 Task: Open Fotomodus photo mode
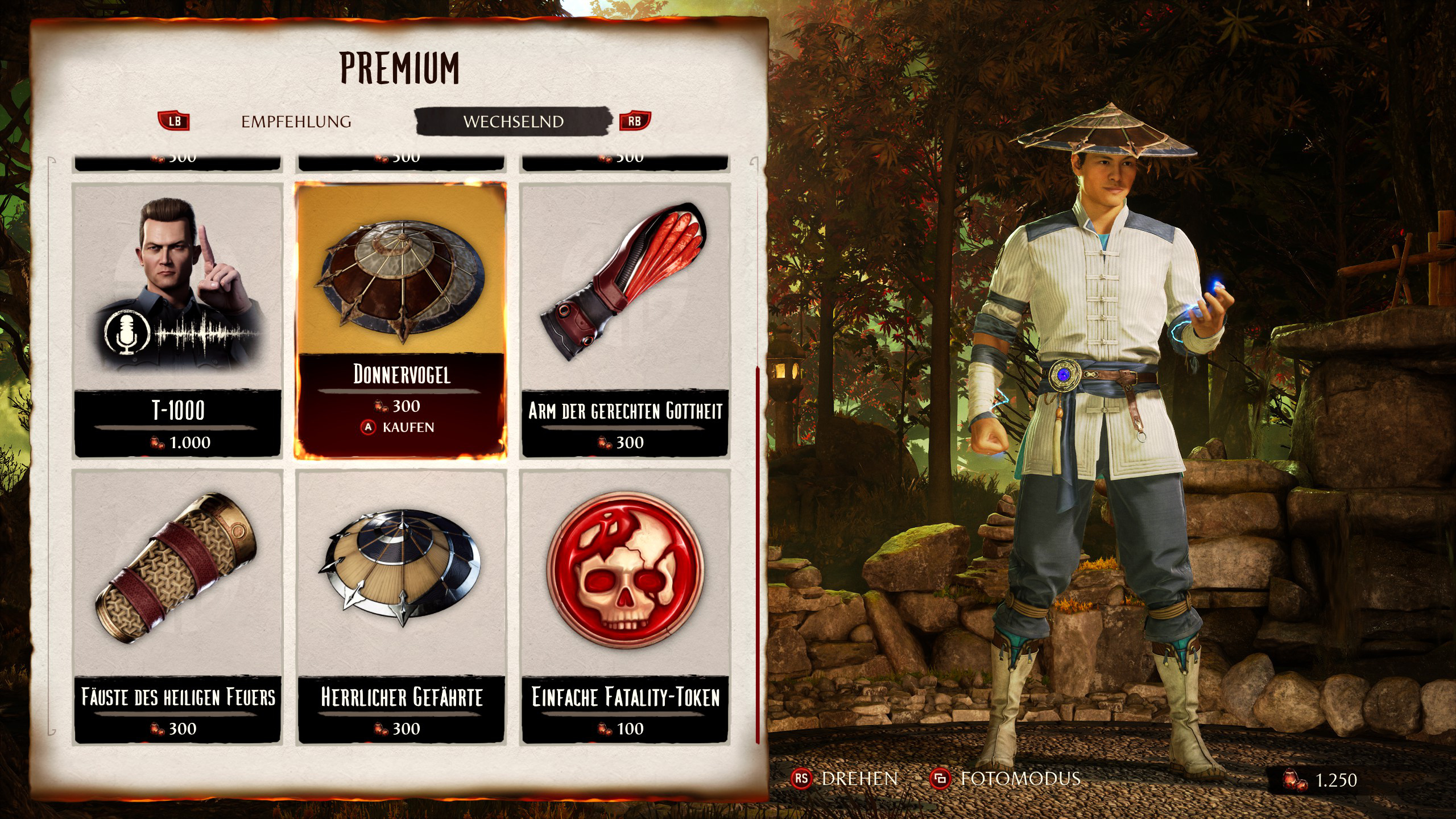1006,779
